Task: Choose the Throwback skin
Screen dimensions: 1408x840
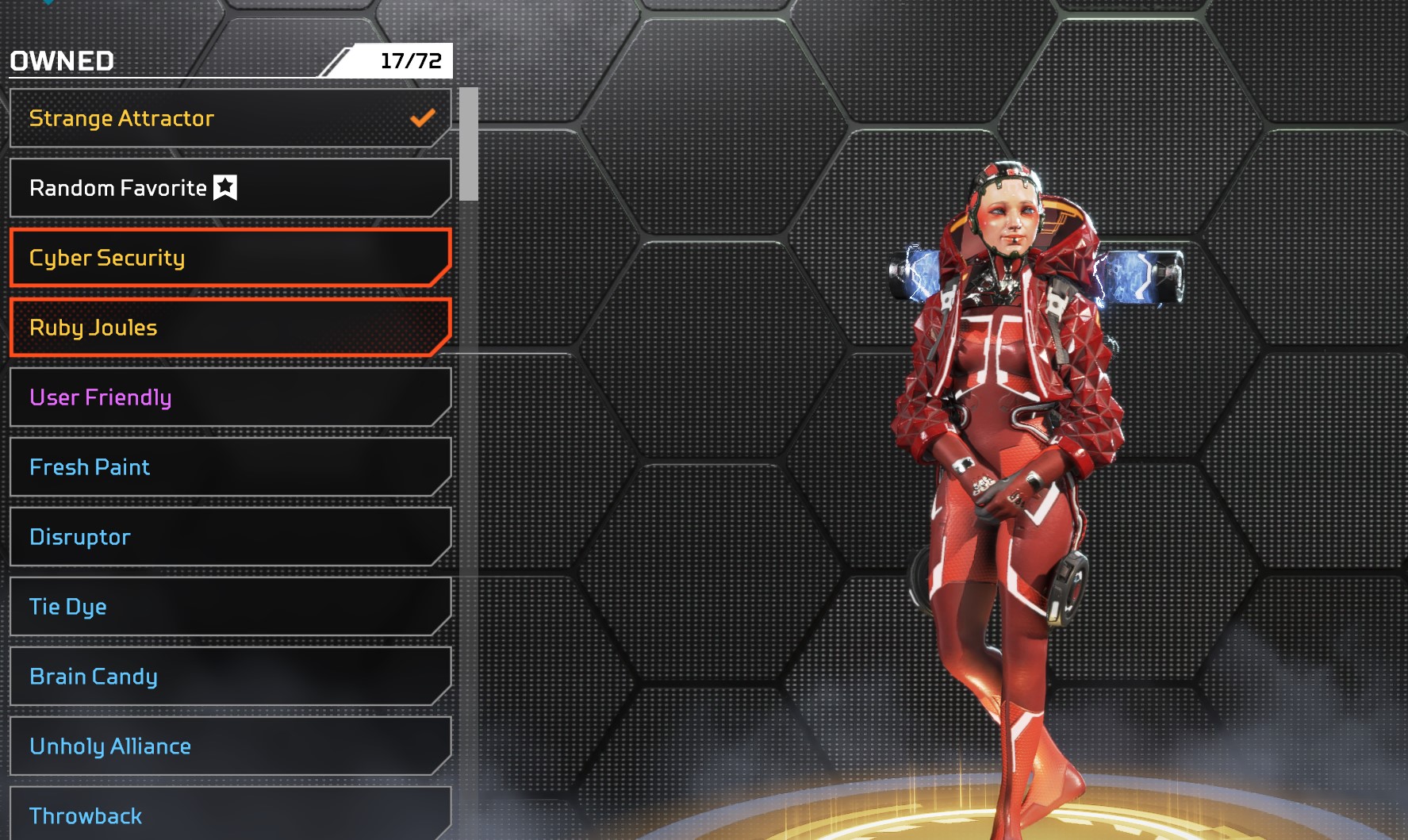Action: (230, 815)
